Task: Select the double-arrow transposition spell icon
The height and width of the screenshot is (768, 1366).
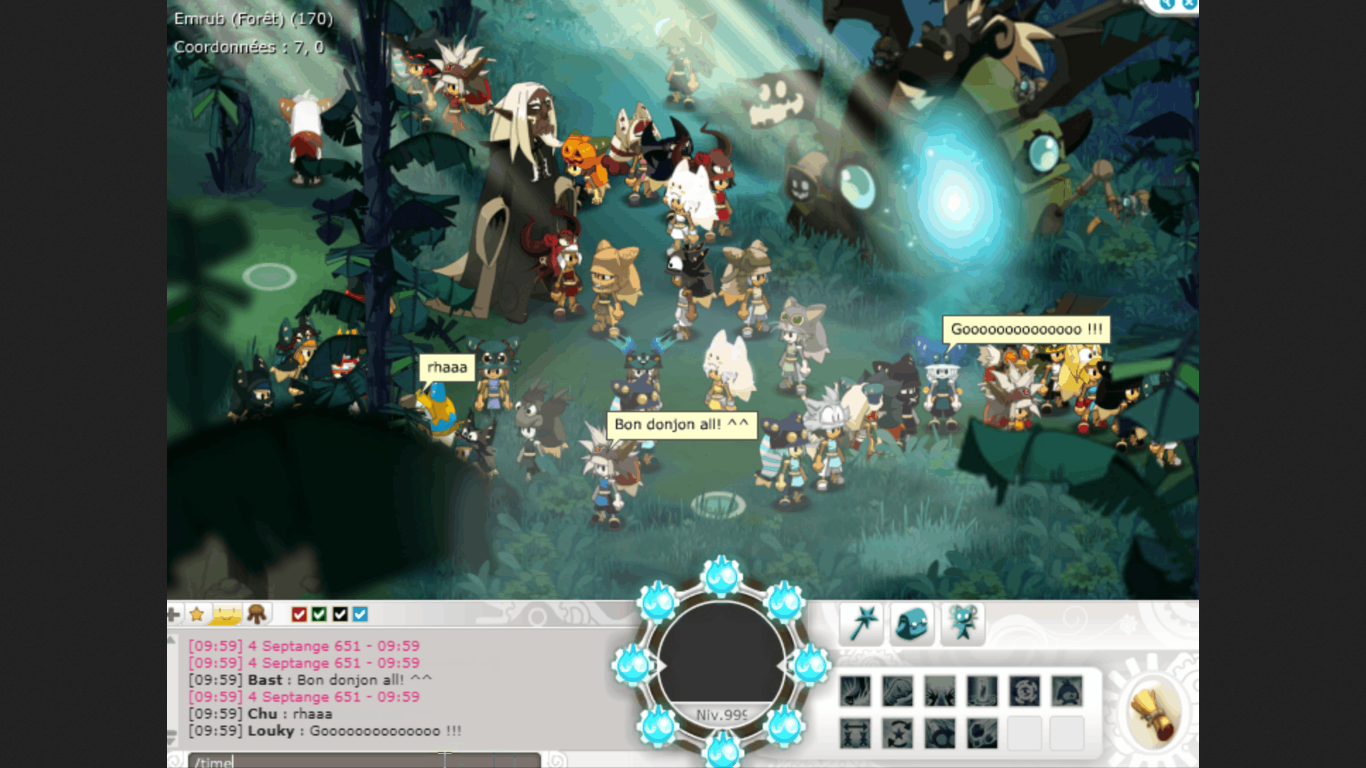Action: [x=855, y=732]
